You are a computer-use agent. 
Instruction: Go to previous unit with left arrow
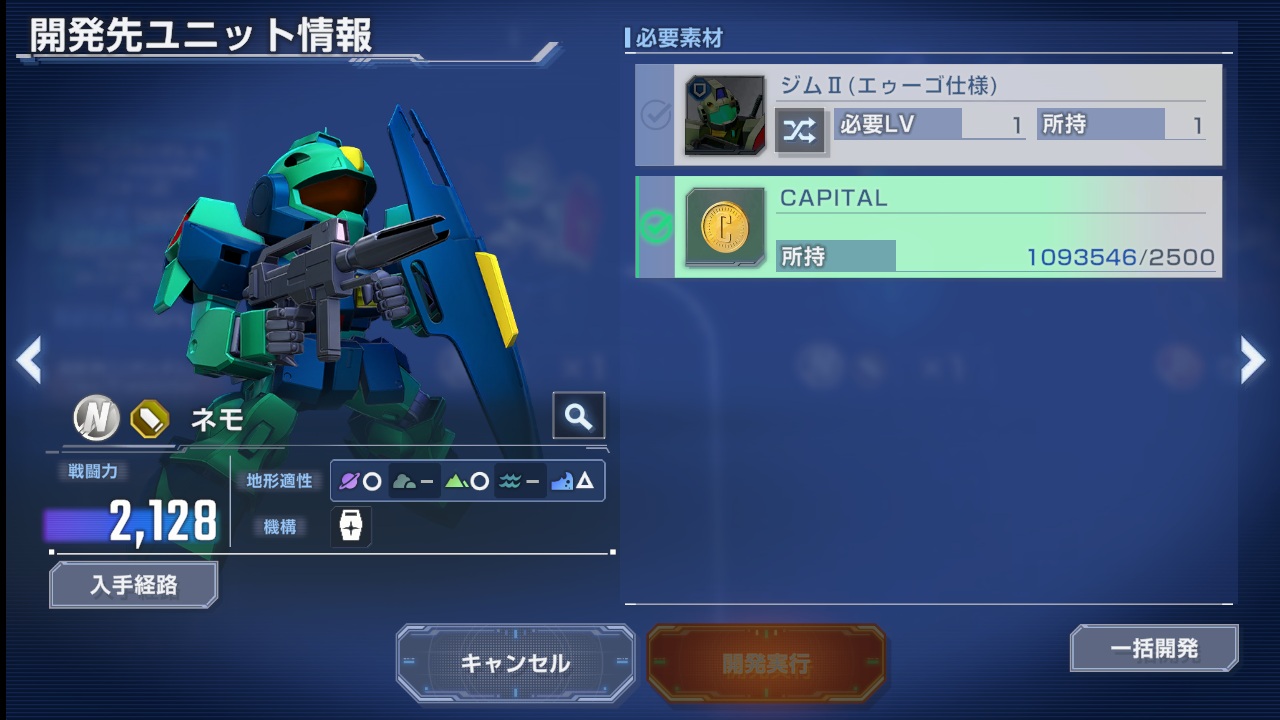(x=29, y=360)
